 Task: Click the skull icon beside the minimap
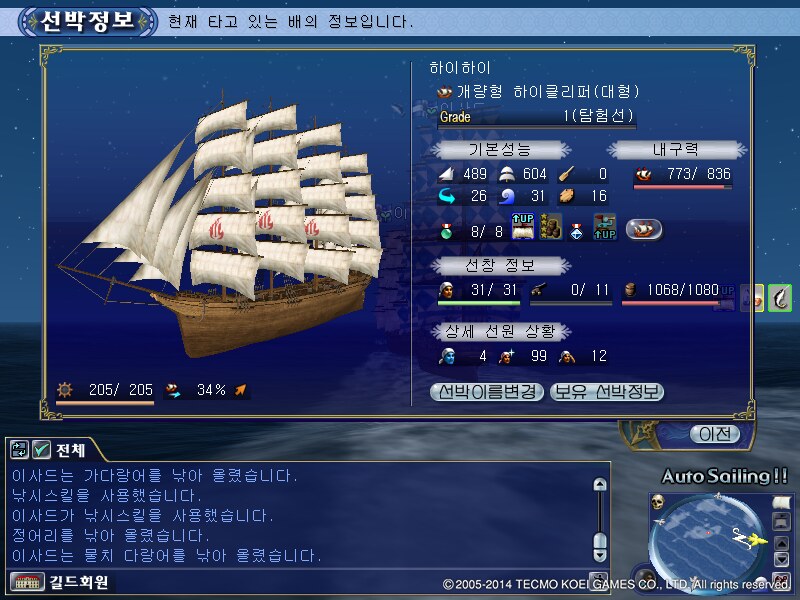[658, 500]
